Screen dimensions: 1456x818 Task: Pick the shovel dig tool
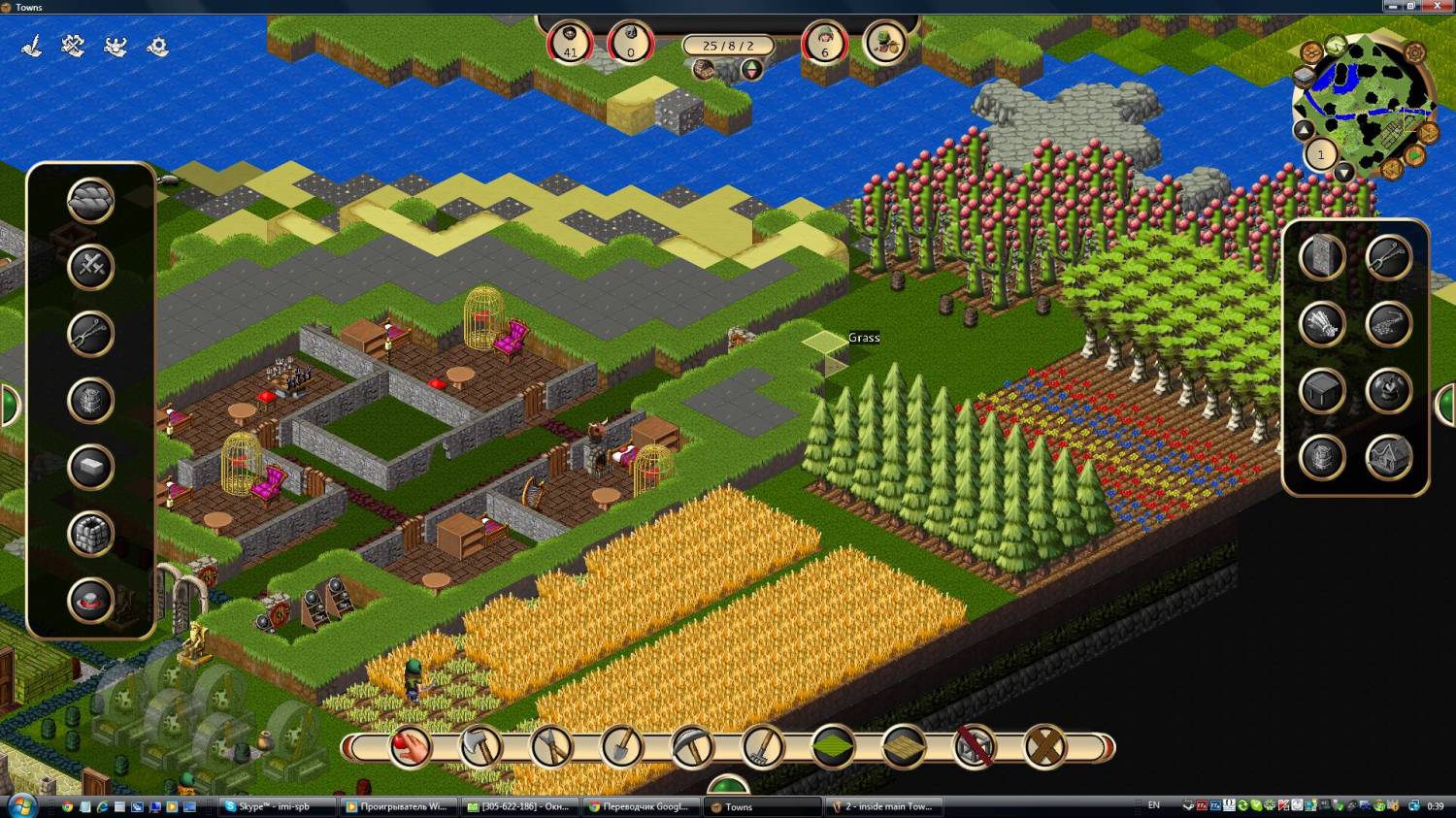[622, 747]
